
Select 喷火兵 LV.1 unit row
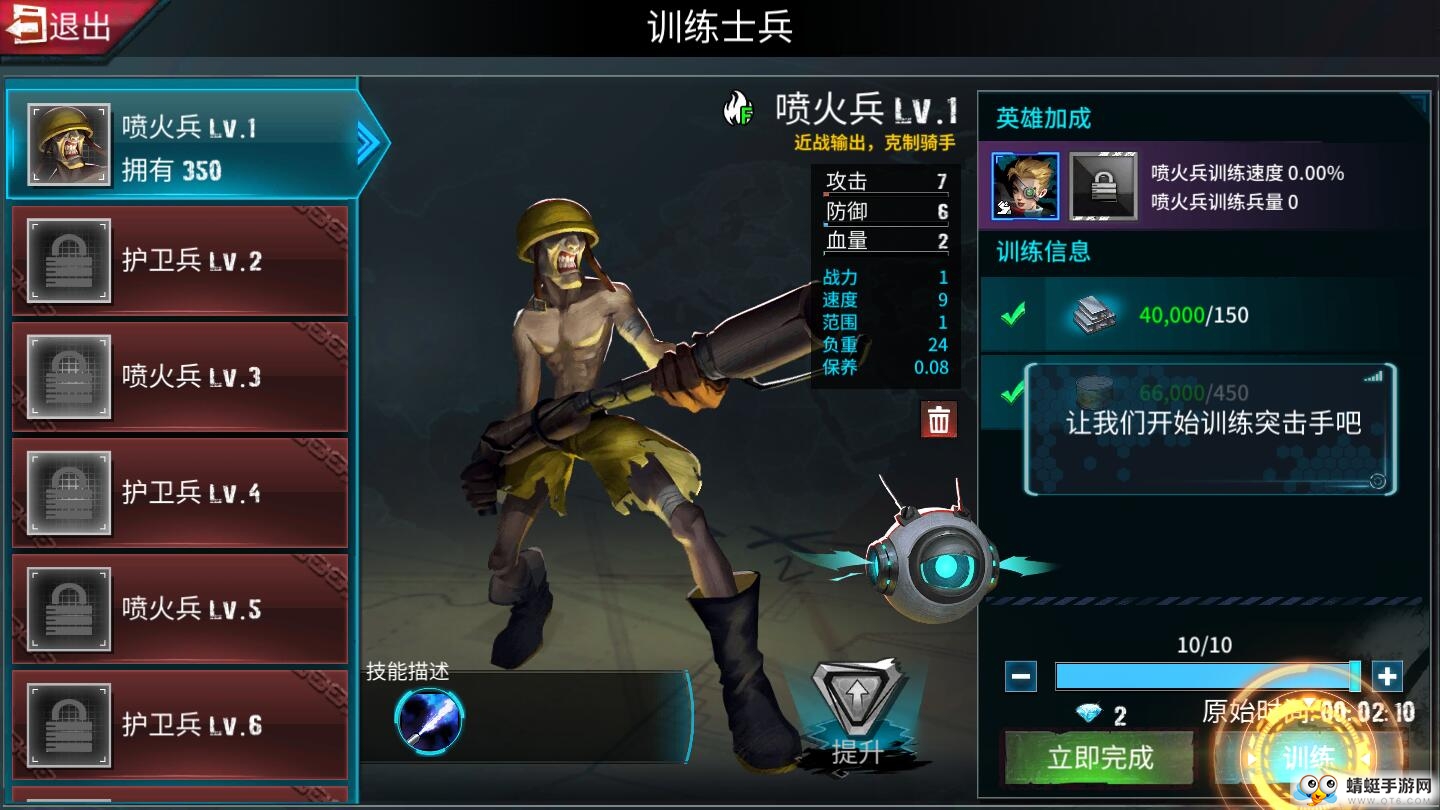tap(182, 146)
